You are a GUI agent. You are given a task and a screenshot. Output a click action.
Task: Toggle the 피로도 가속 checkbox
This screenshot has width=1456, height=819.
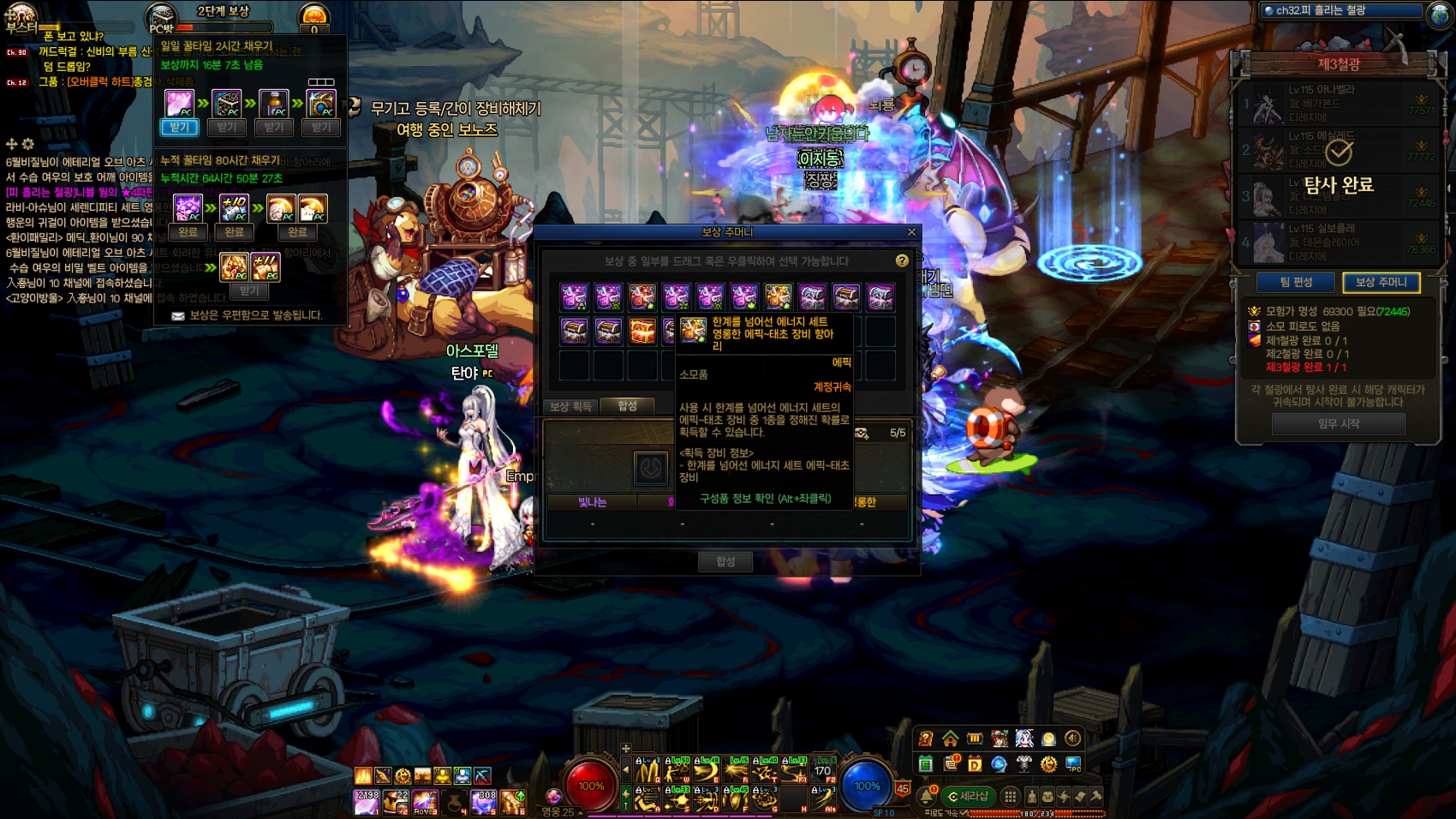tap(964, 813)
